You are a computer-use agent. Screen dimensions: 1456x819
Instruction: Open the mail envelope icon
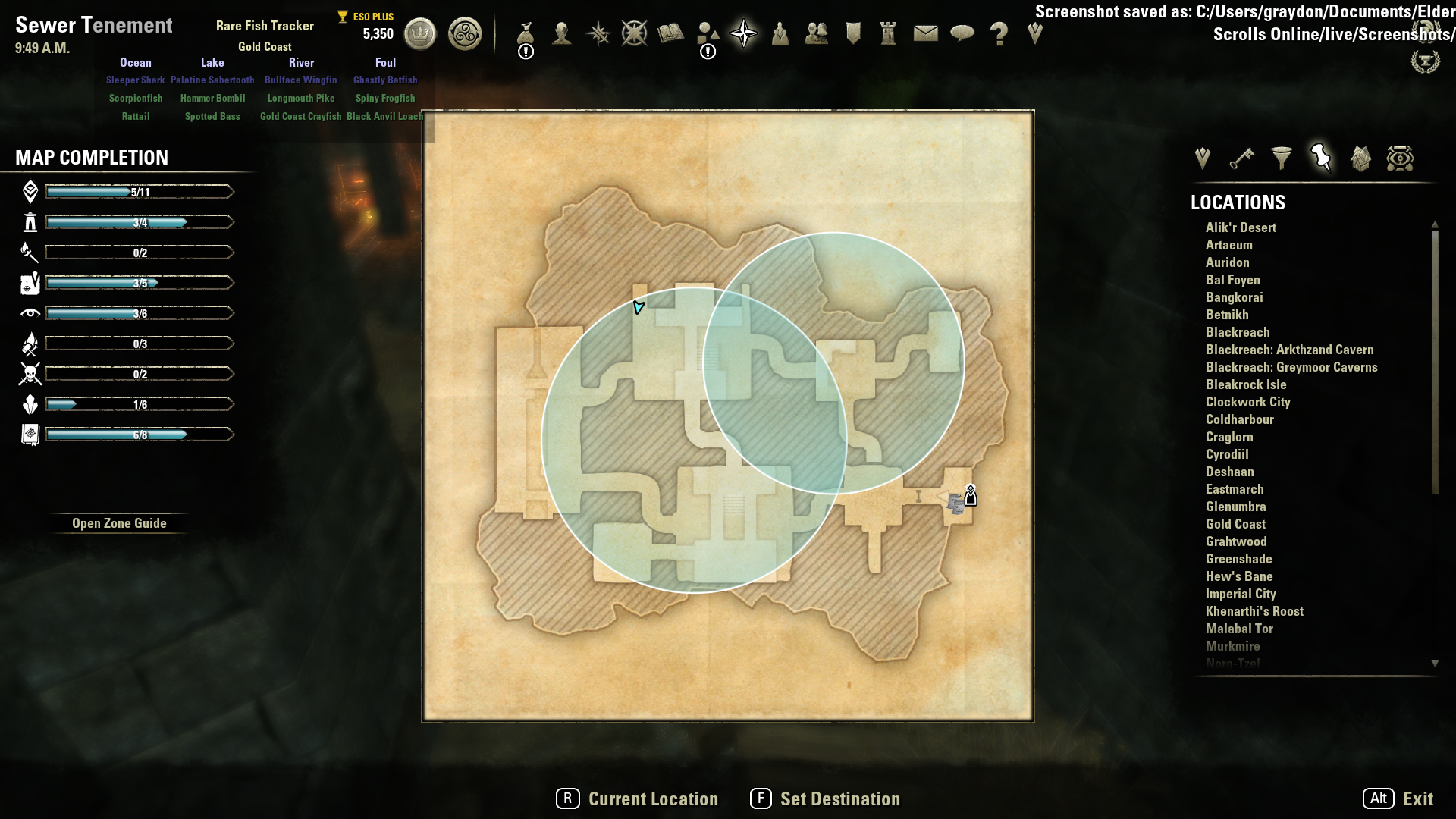[x=926, y=33]
